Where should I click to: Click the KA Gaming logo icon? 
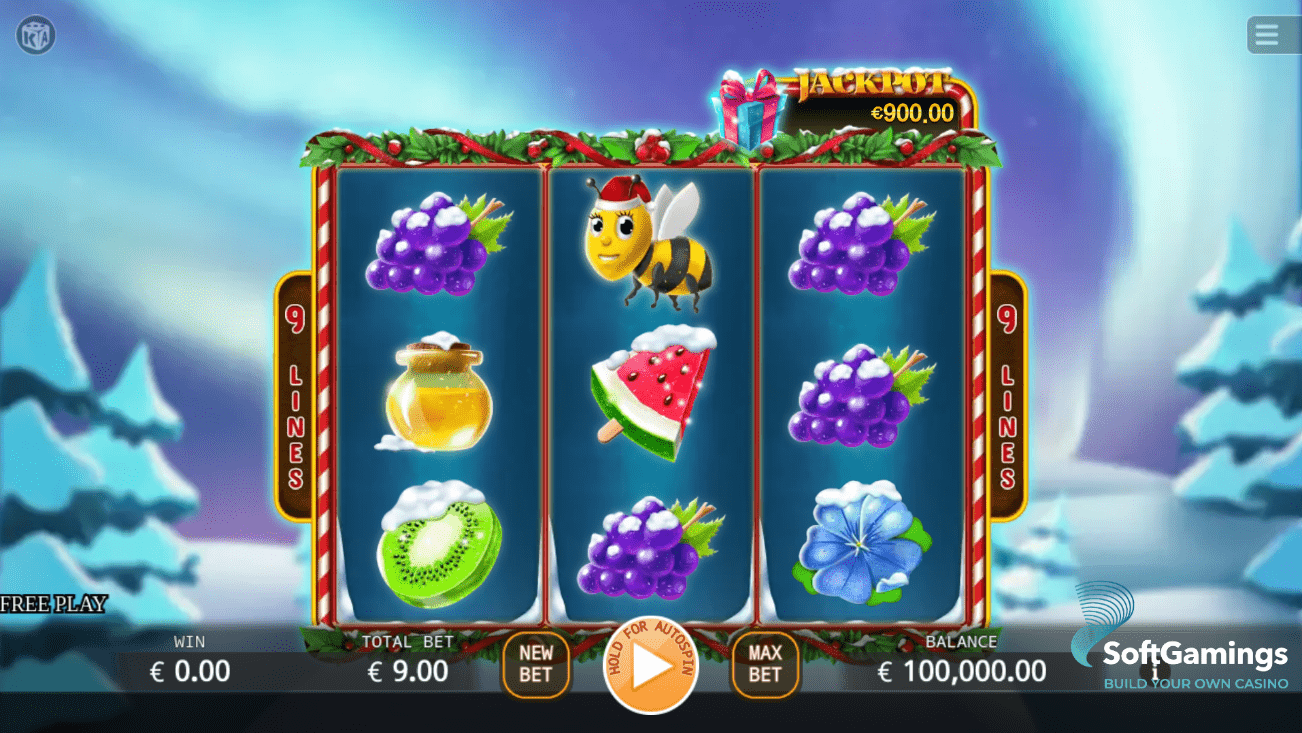pos(35,35)
